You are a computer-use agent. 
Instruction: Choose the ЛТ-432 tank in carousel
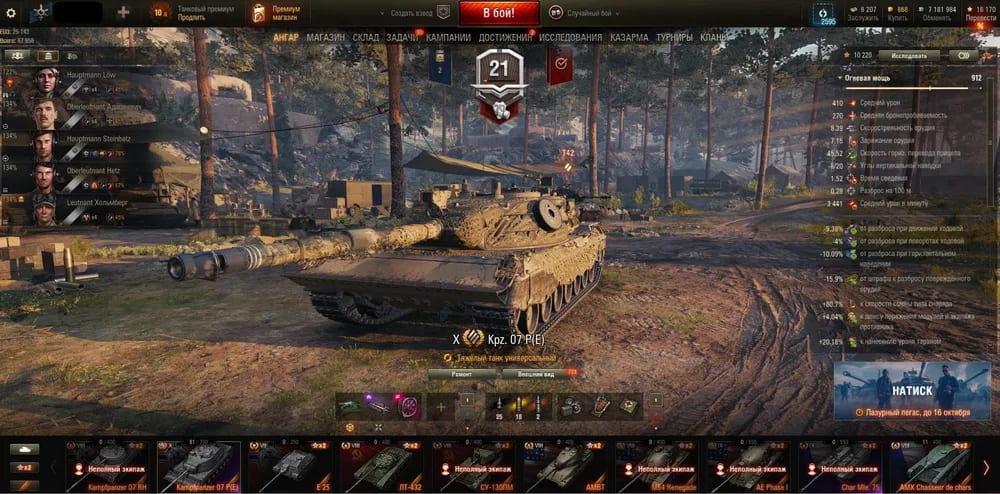[379, 465]
